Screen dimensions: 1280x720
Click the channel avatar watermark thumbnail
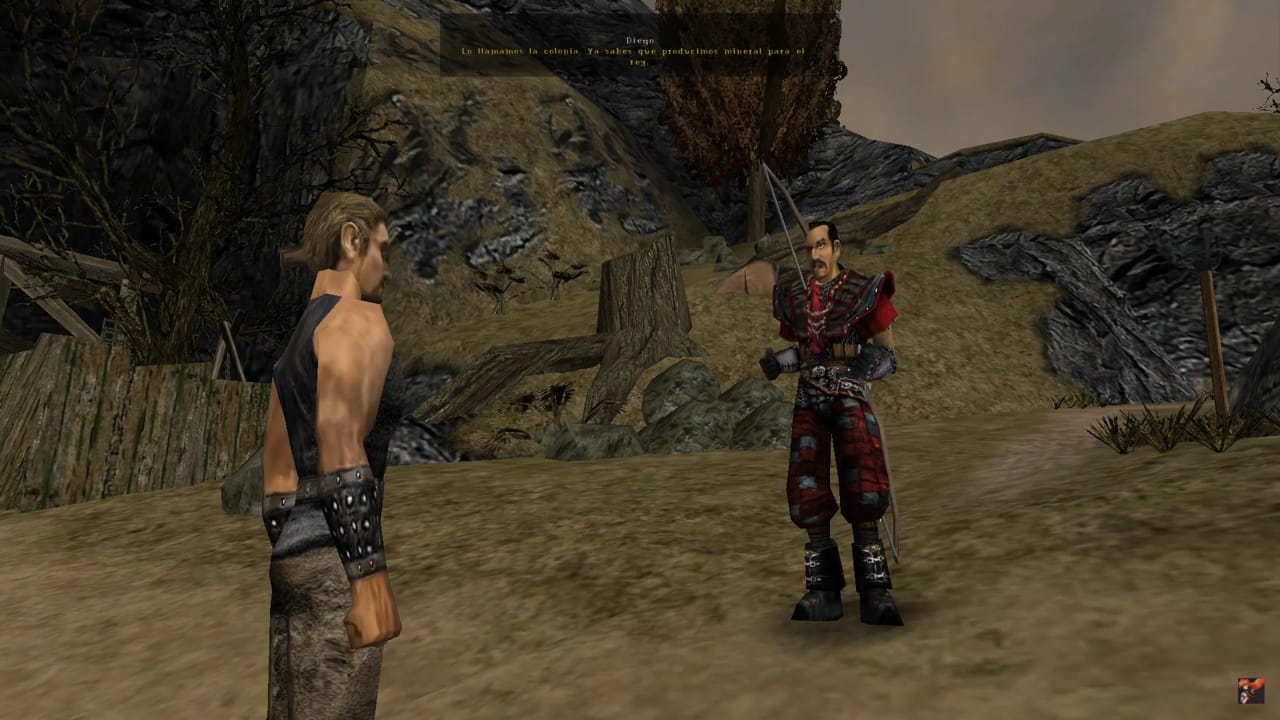[x=1250, y=690]
